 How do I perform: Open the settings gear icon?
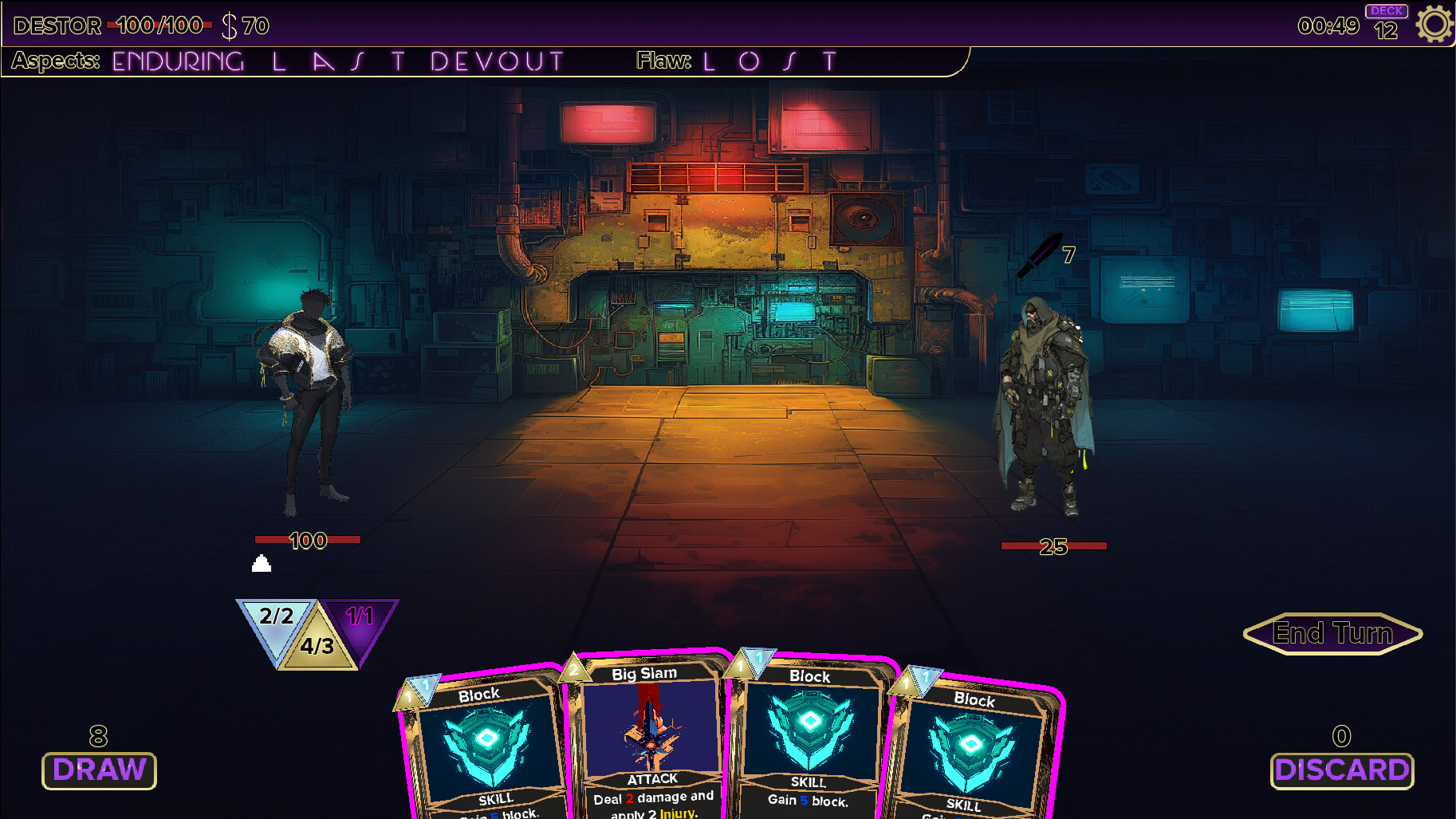tap(1434, 24)
